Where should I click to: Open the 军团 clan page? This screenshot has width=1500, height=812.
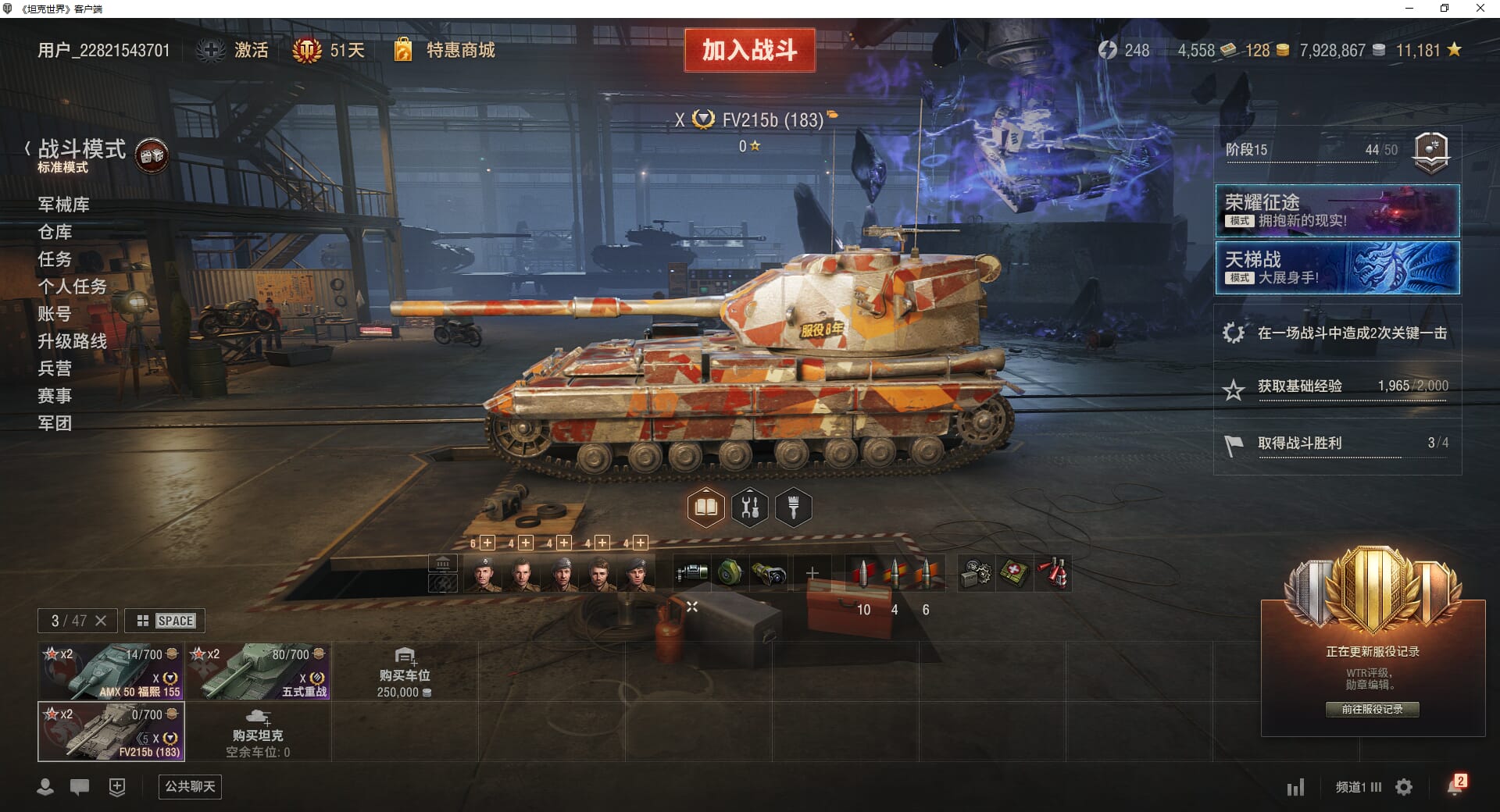pyautogui.click(x=55, y=423)
